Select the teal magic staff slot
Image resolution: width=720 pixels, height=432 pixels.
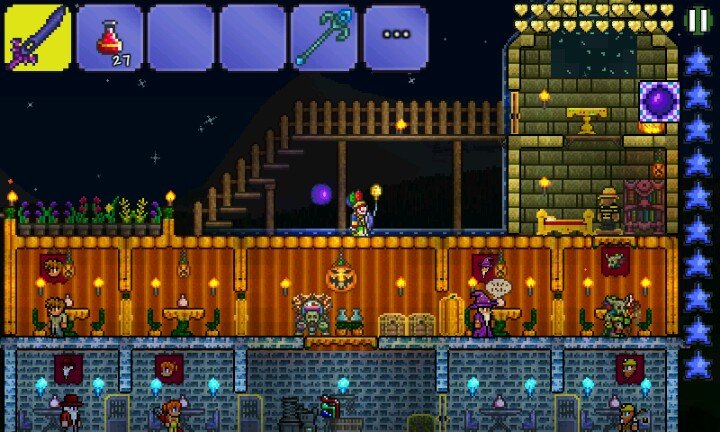pyautogui.click(x=324, y=38)
